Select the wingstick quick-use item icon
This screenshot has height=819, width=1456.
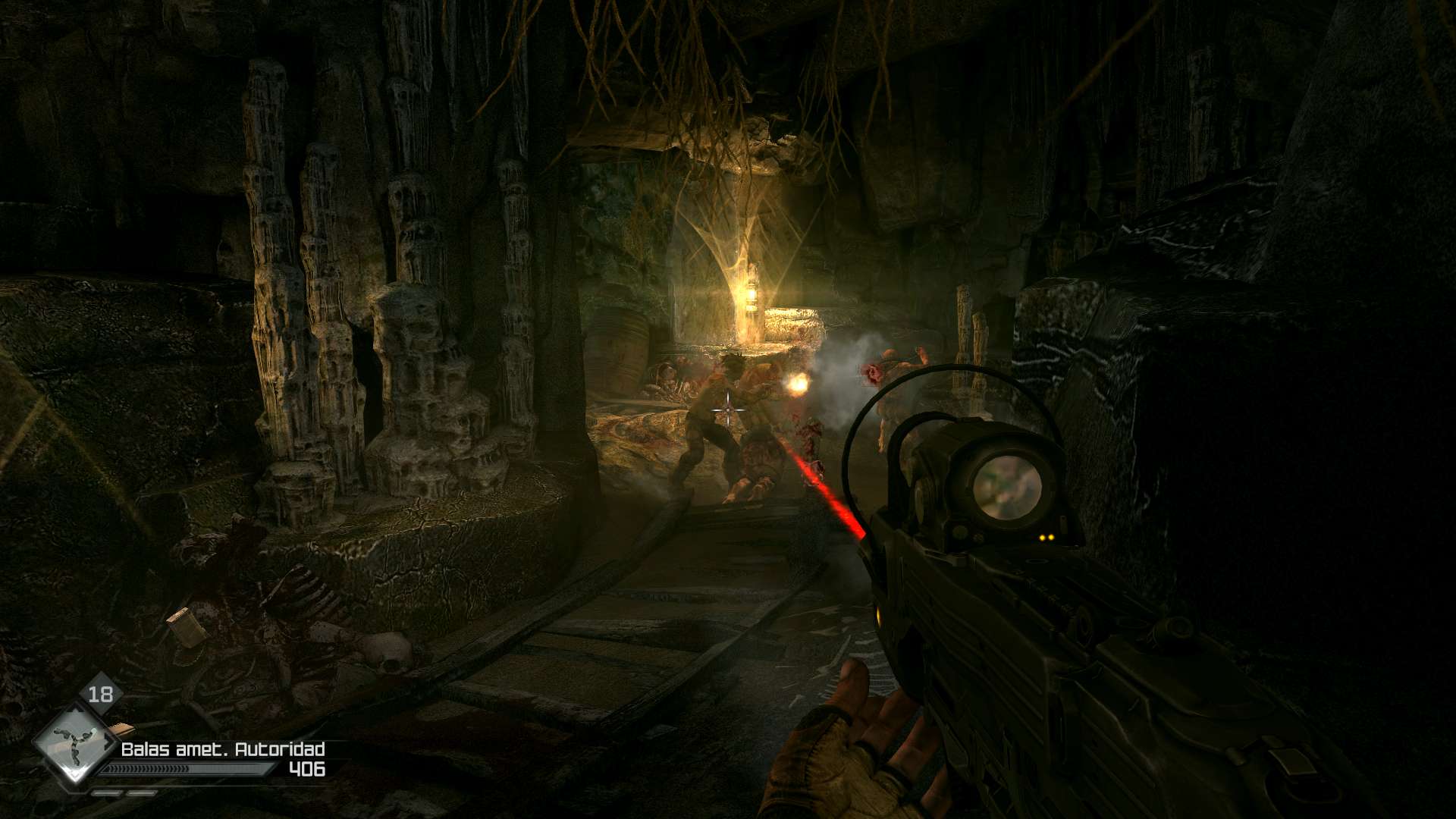pos(74,745)
